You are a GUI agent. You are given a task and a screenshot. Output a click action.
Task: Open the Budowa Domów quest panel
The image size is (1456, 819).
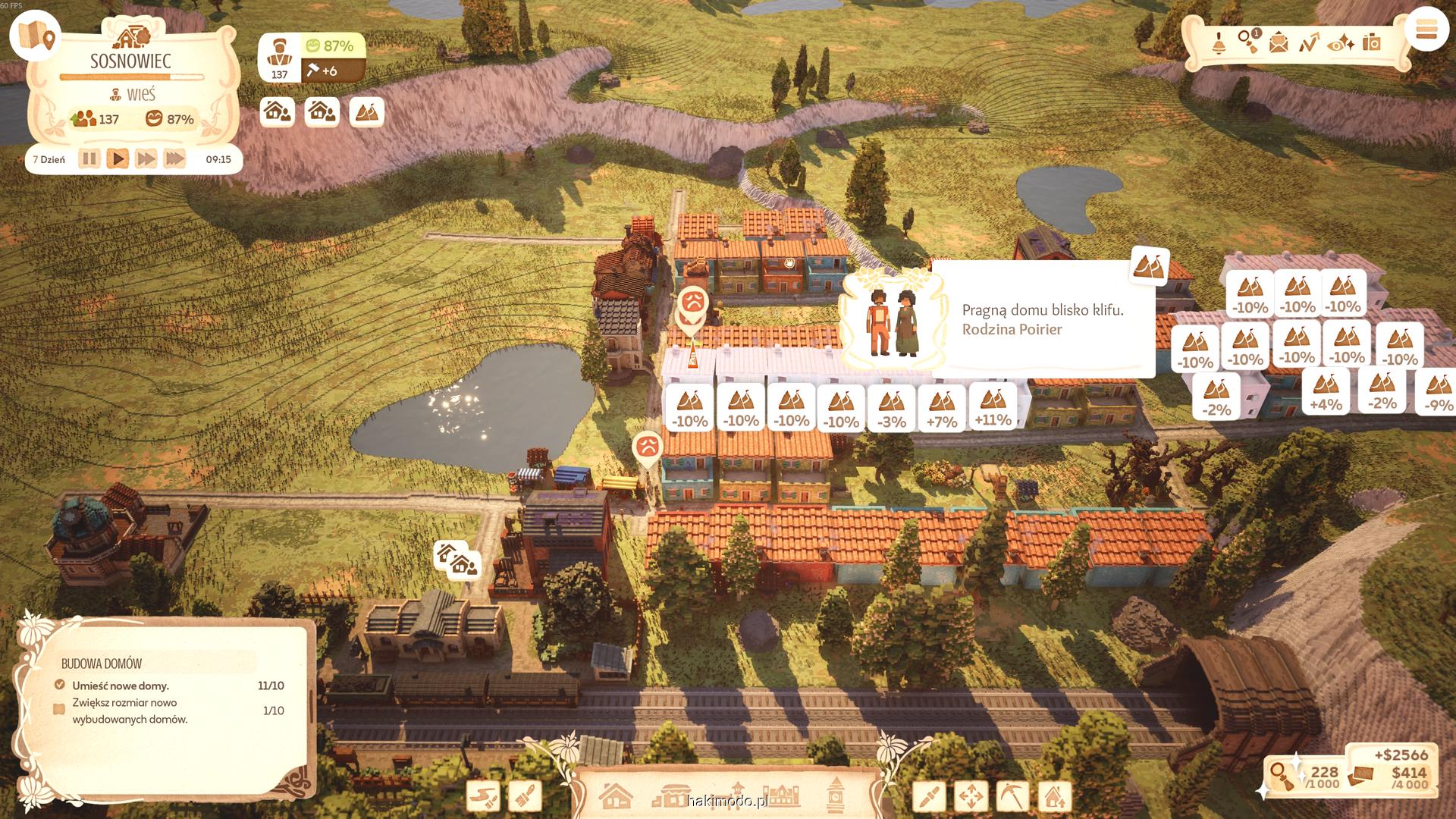point(102,664)
